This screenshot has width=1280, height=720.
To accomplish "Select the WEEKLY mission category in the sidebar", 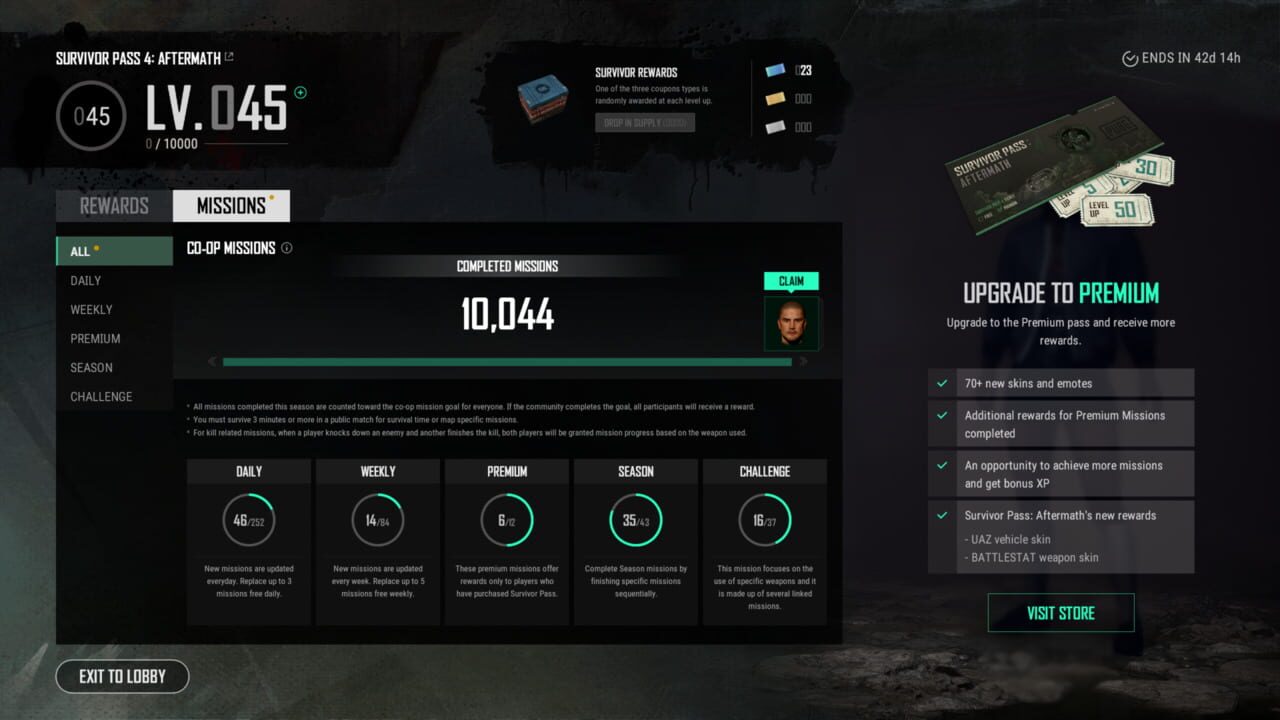I will point(91,309).
